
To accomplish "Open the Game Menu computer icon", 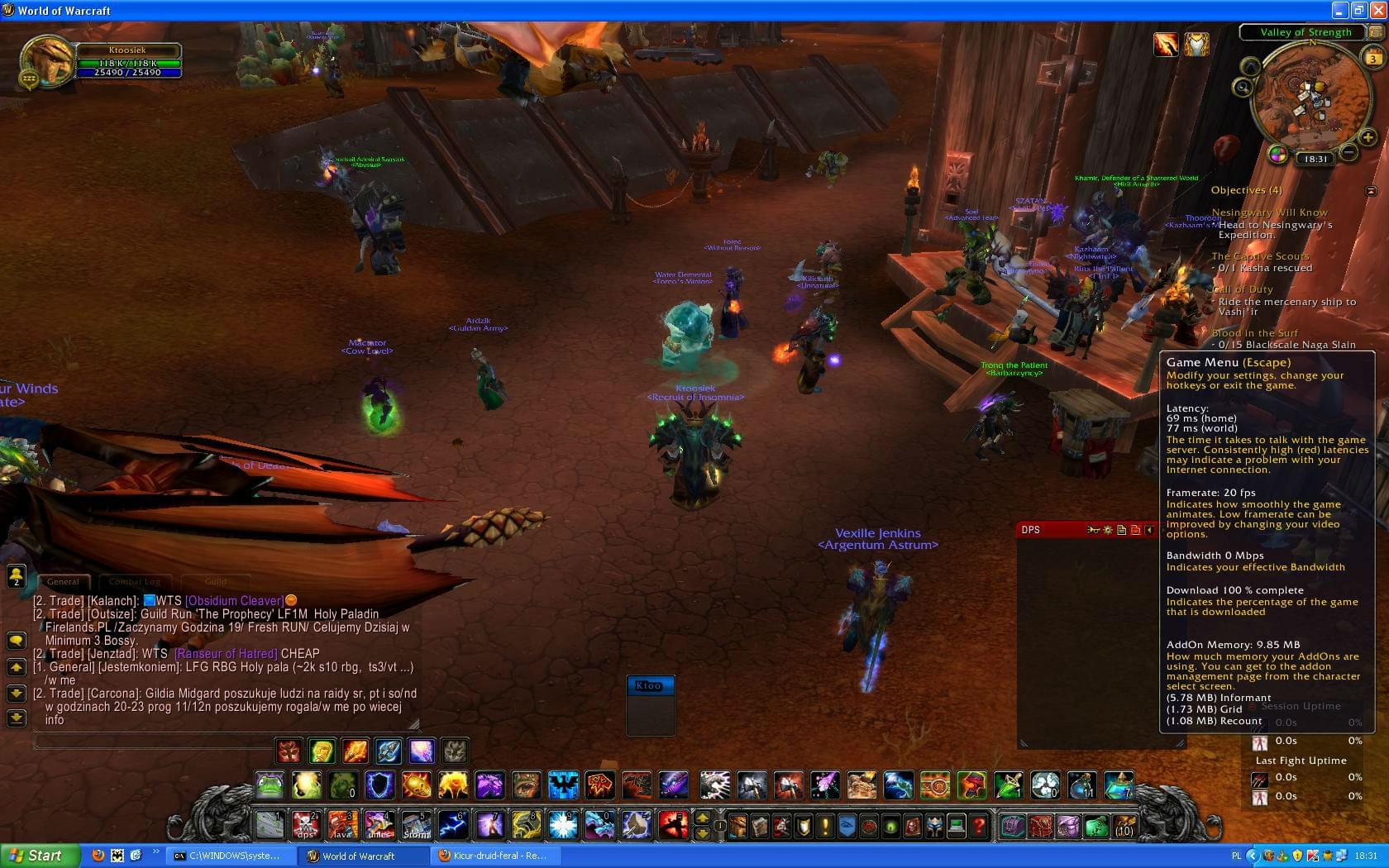I will (957, 825).
